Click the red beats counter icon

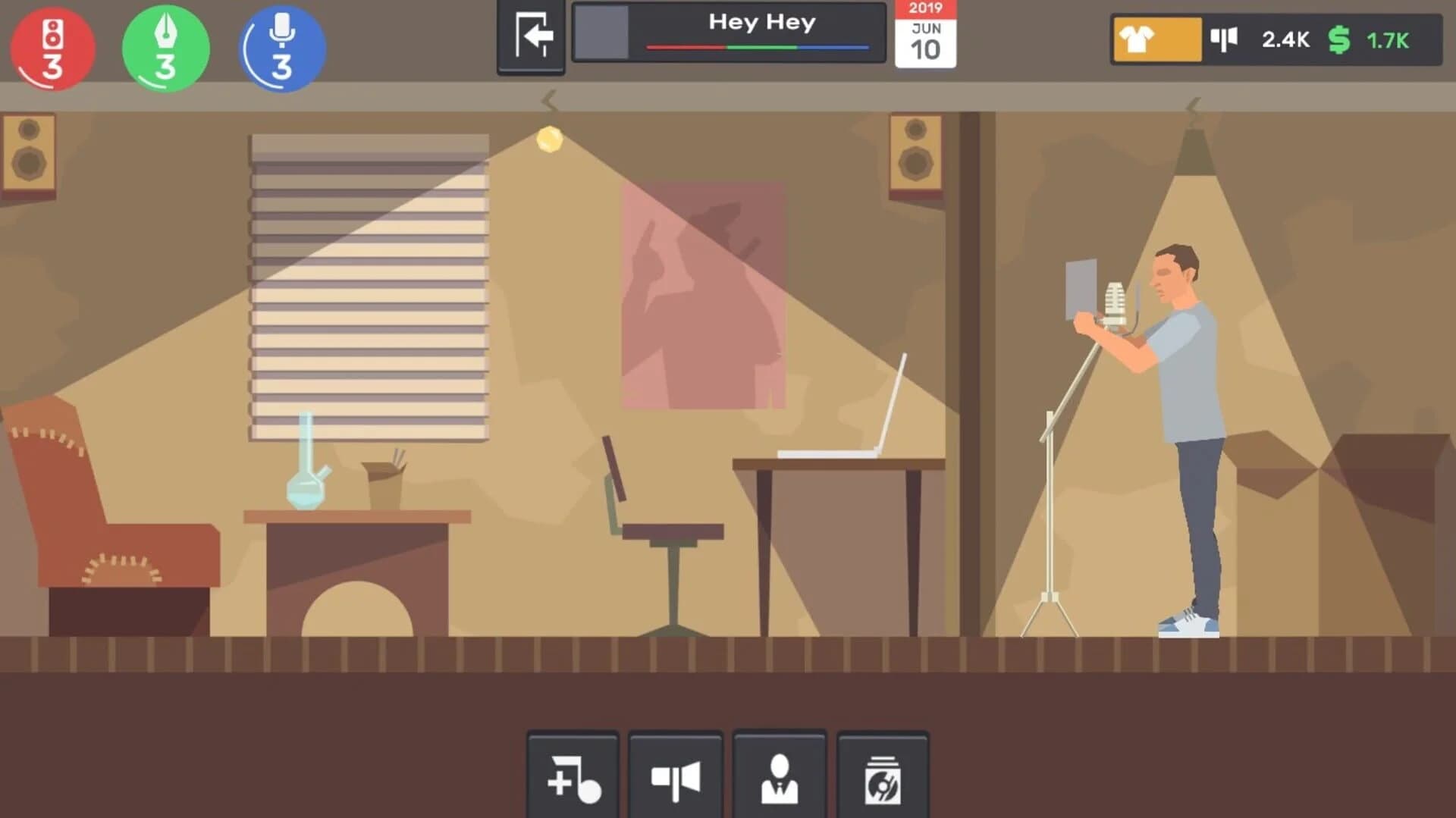pos(51,48)
